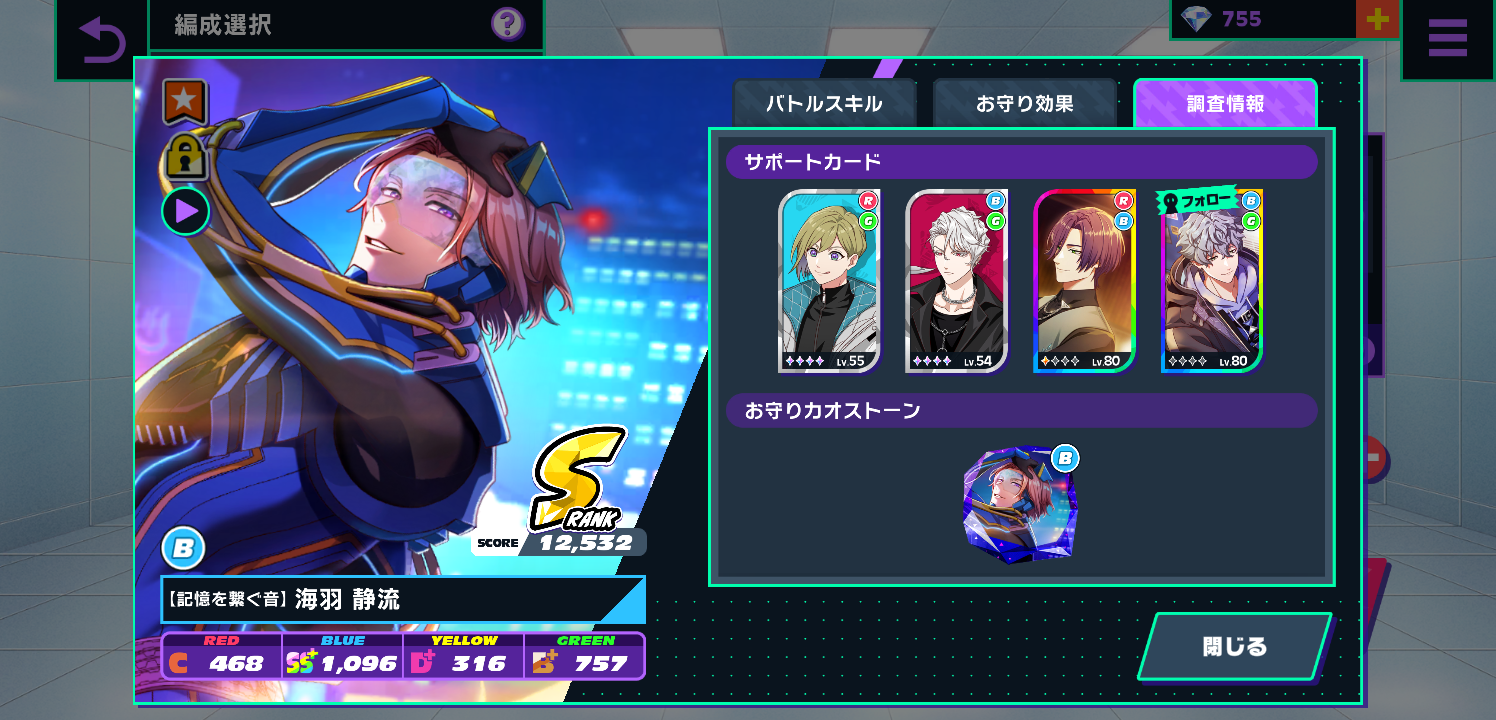Select the green-haired Lv.55 support card
Viewport: 1496px width, 720px height.
(829, 281)
